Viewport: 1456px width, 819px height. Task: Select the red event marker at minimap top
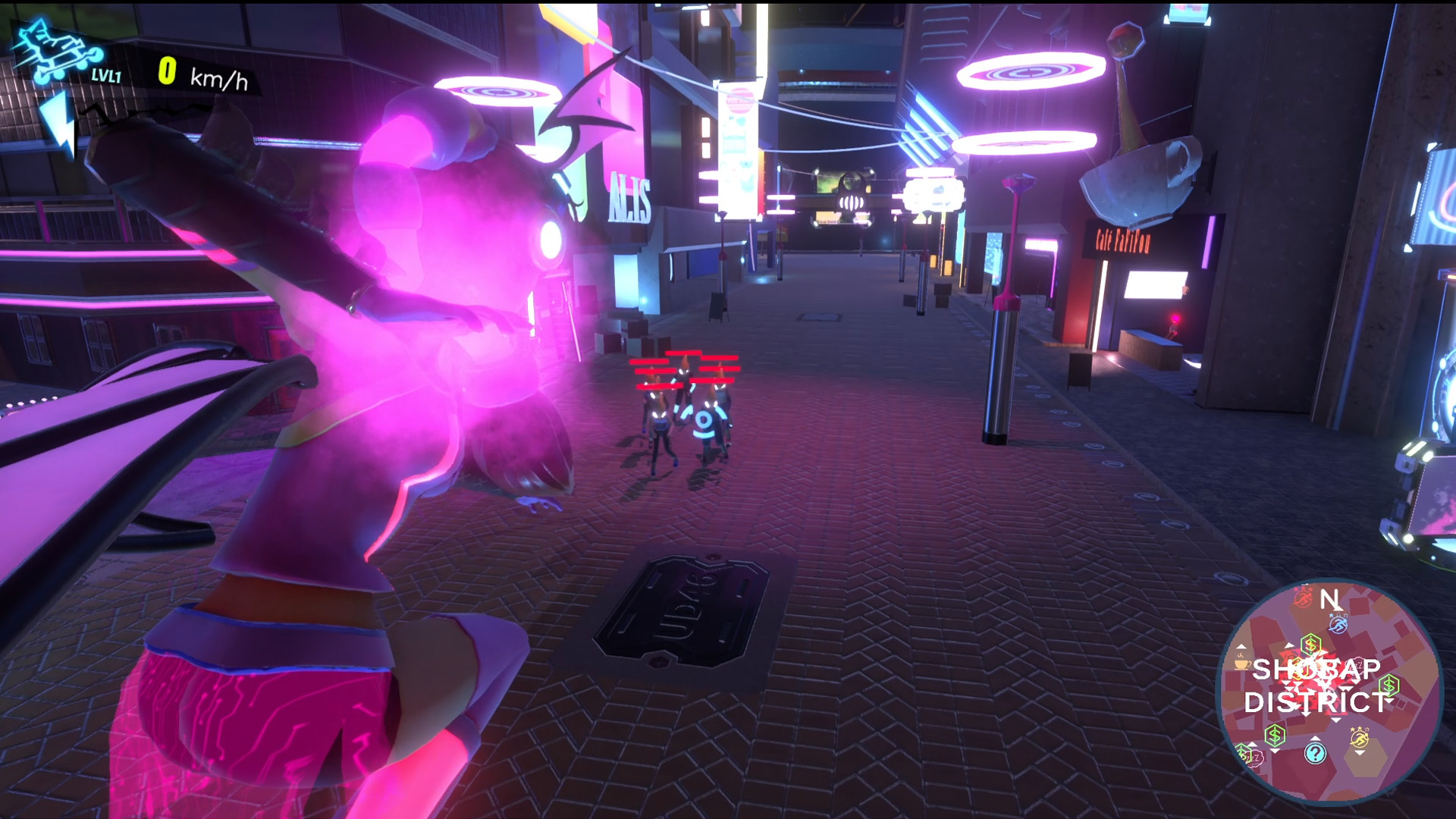pos(1303,599)
